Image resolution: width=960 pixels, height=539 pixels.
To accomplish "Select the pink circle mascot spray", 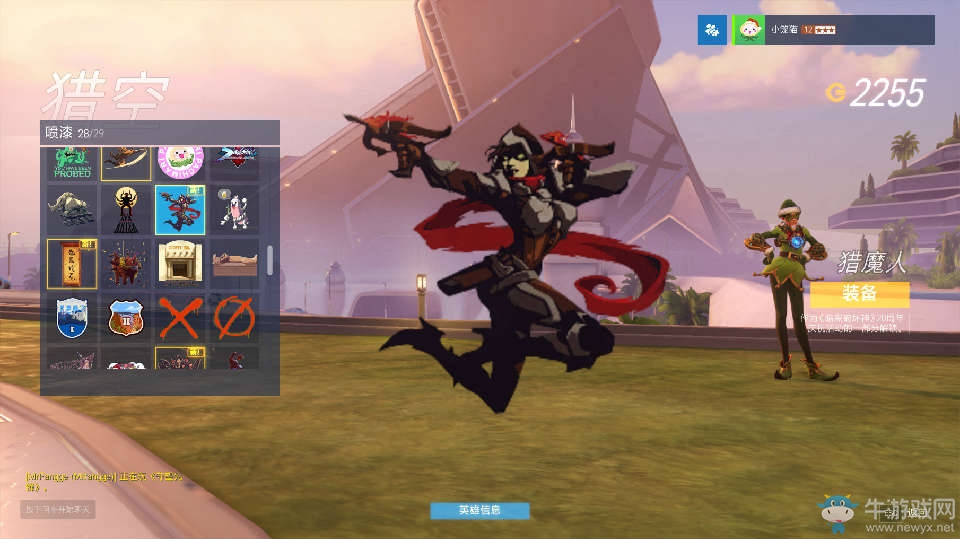I will 180,160.
